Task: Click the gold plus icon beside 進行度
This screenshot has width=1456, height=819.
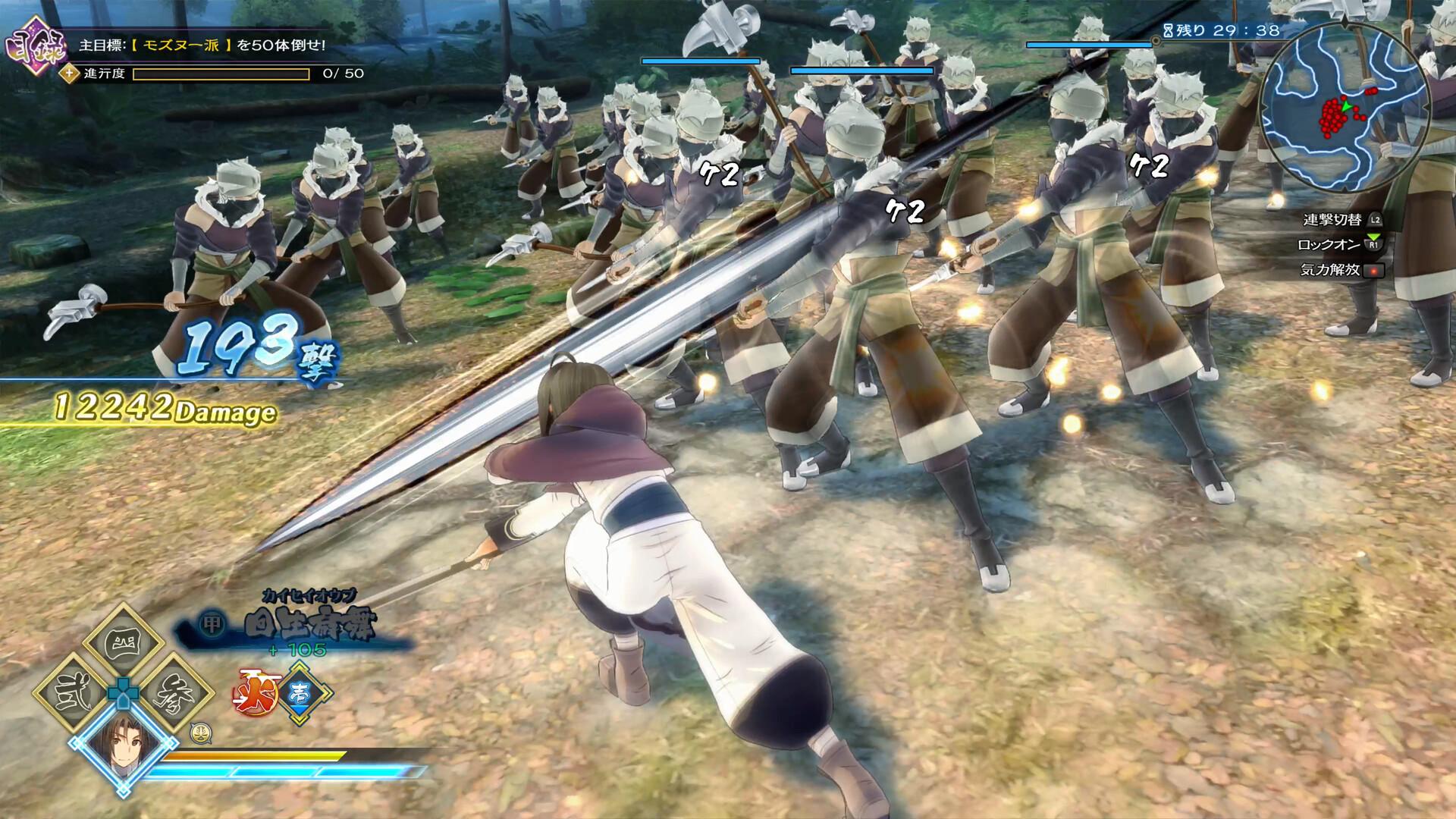Action: (x=70, y=74)
